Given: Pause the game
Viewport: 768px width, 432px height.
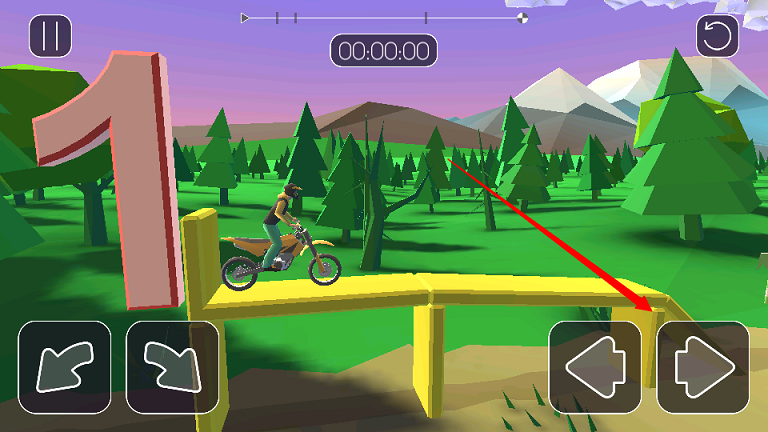Looking at the screenshot, I should click(50, 36).
